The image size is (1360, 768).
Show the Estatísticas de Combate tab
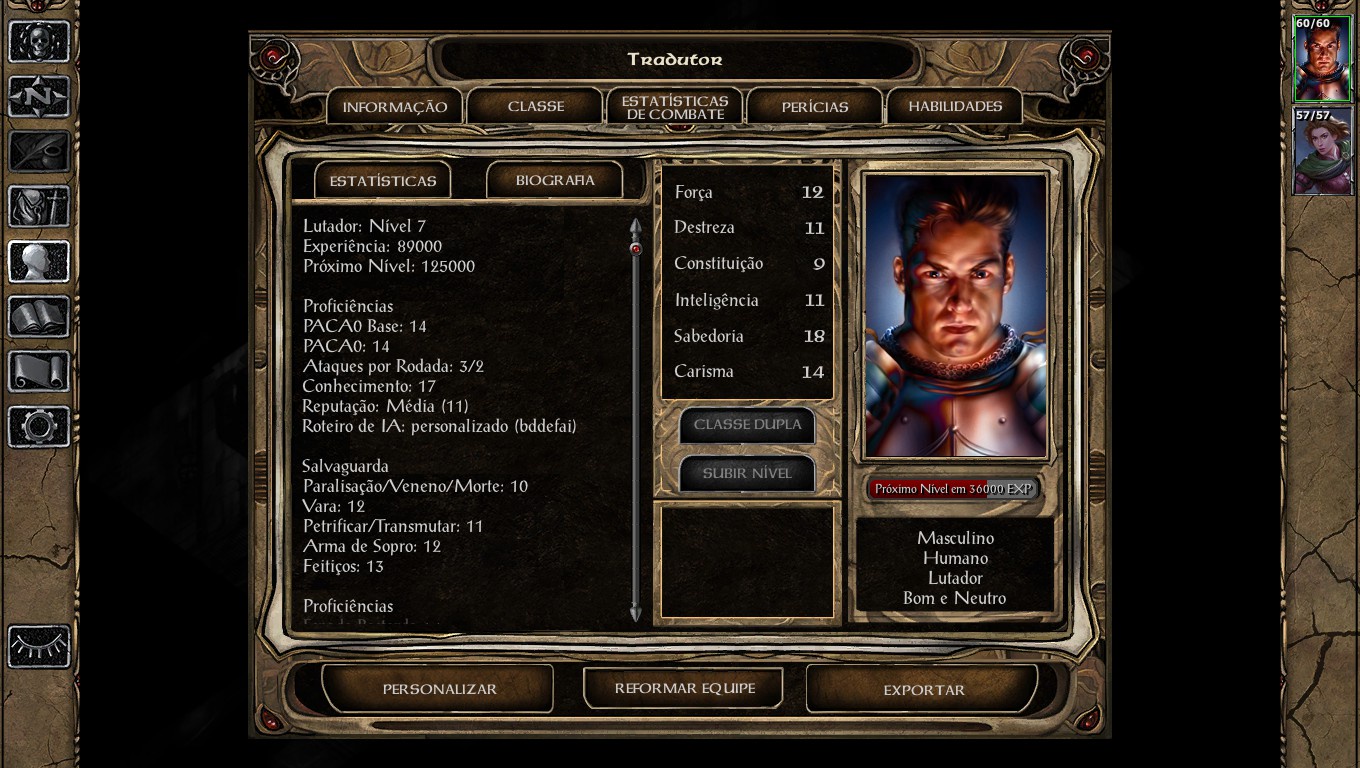(674, 107)
